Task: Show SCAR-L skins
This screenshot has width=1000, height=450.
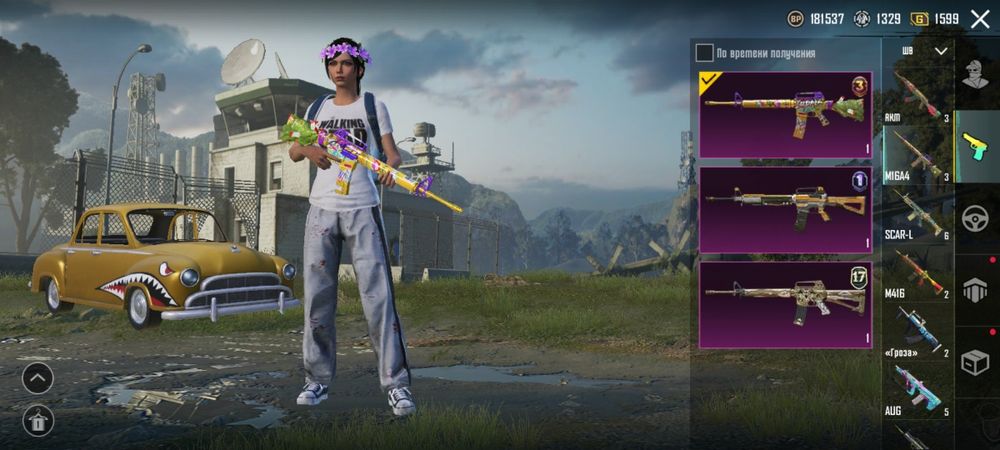Action: [916, 214]
